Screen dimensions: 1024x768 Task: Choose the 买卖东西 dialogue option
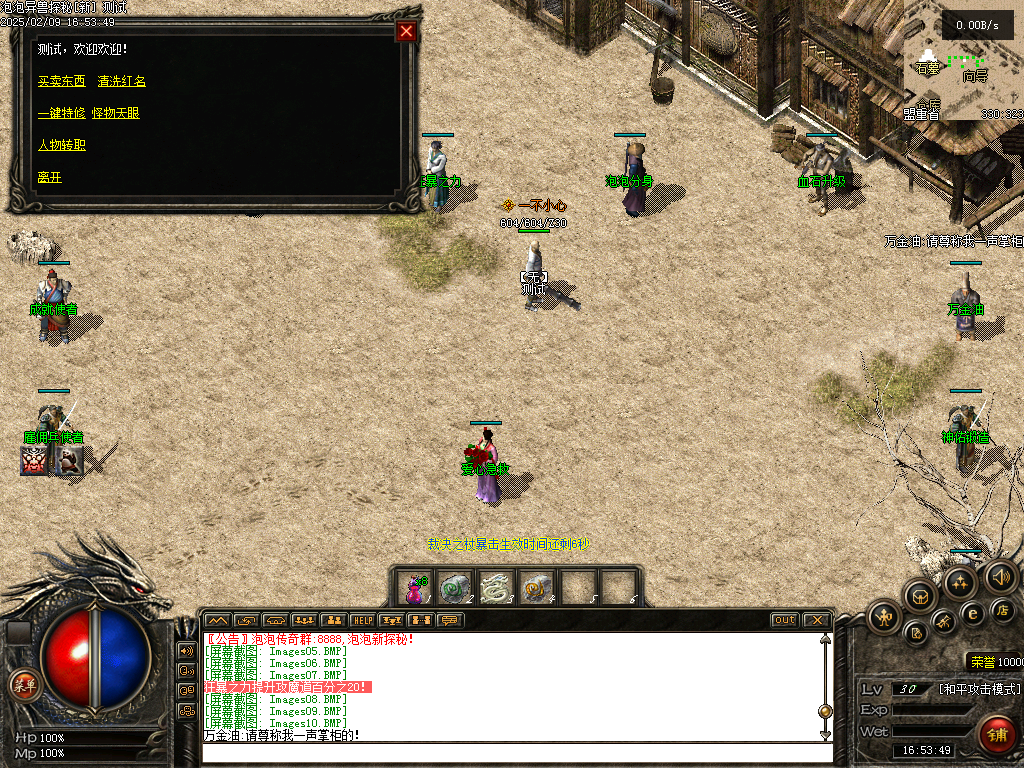tap(62, 81)
